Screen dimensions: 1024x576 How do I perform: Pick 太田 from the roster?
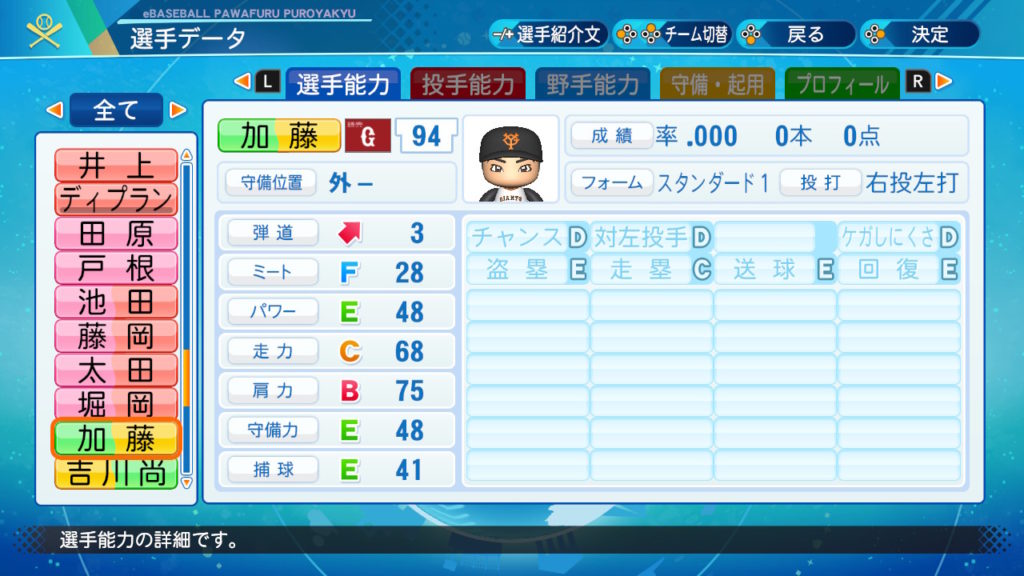click(x=116, y=370)
